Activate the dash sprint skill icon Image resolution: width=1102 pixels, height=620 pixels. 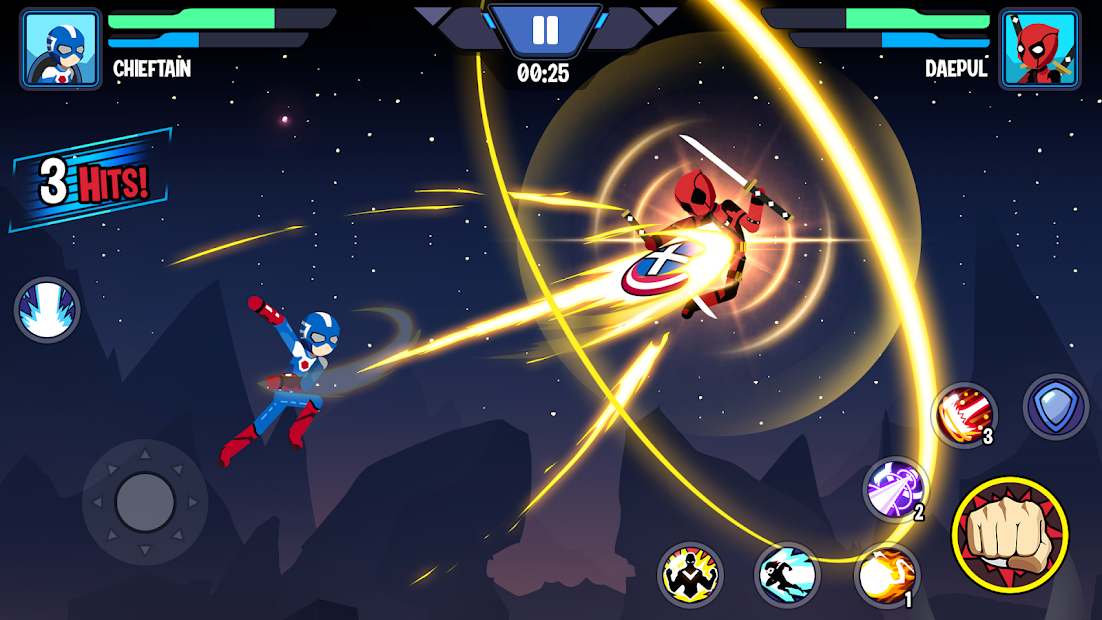787,575
